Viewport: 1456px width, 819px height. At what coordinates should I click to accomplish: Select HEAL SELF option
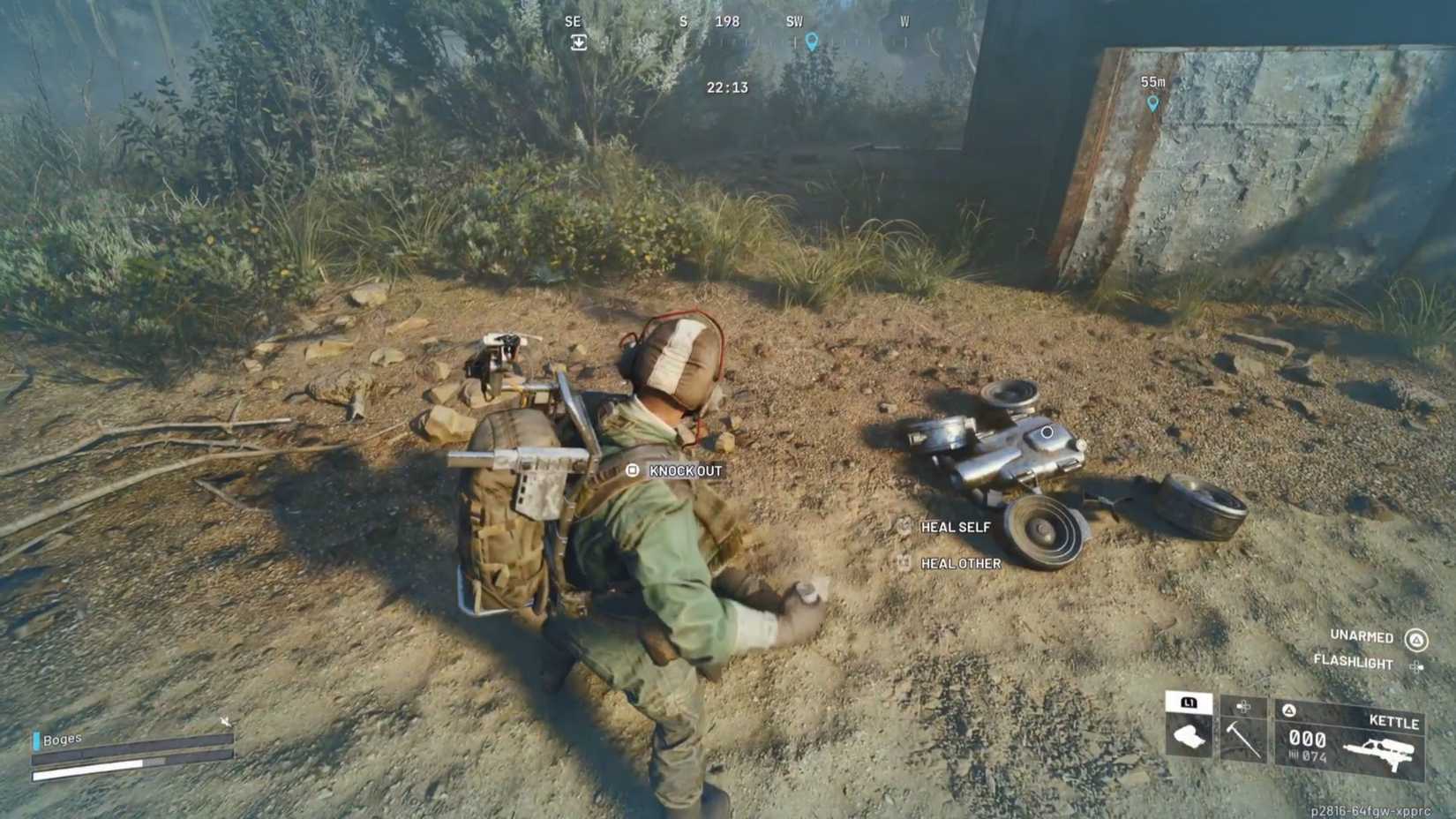[x=954, y=527]
